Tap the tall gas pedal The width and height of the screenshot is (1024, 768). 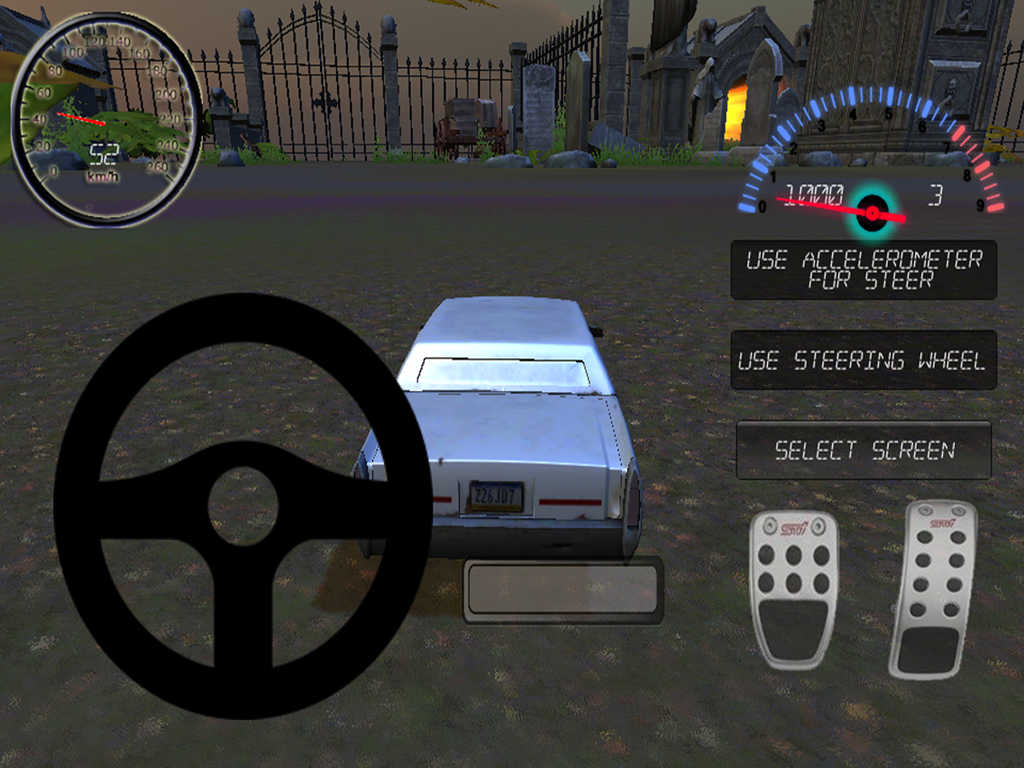click(x=932, y=589)
